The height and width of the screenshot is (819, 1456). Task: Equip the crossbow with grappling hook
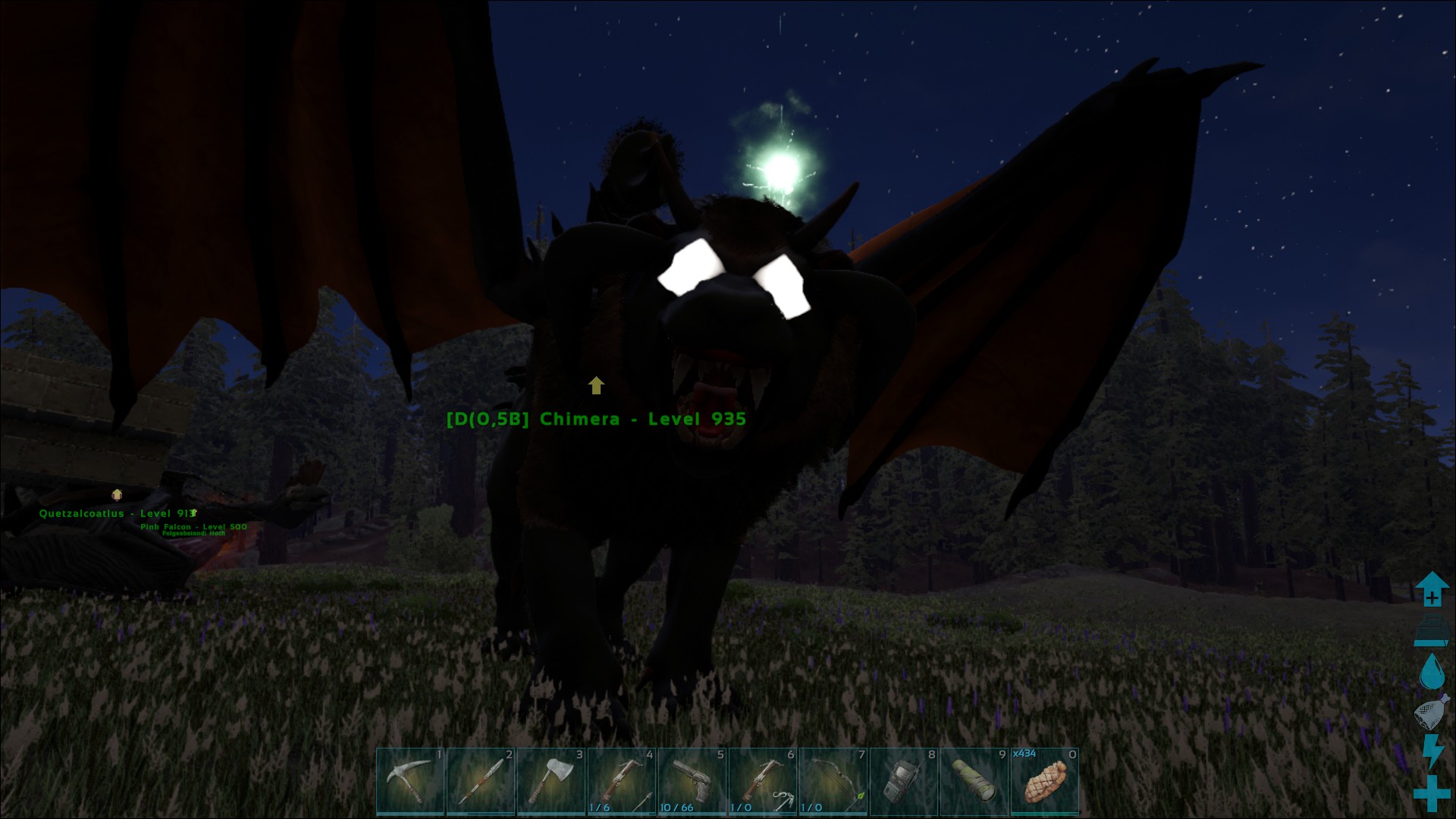[x=763, y=781]
